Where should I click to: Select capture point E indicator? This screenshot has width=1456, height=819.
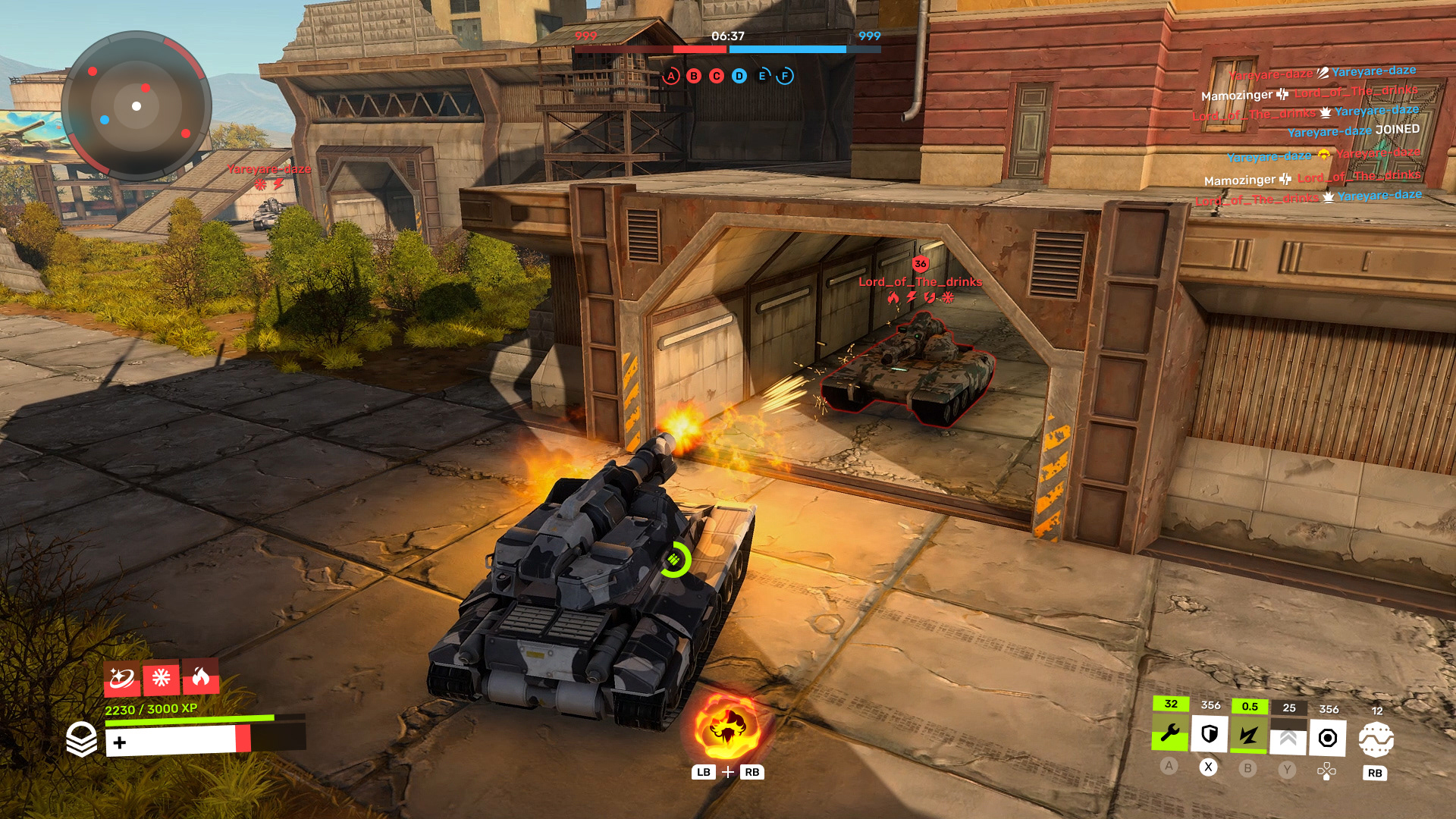point(762,76)
